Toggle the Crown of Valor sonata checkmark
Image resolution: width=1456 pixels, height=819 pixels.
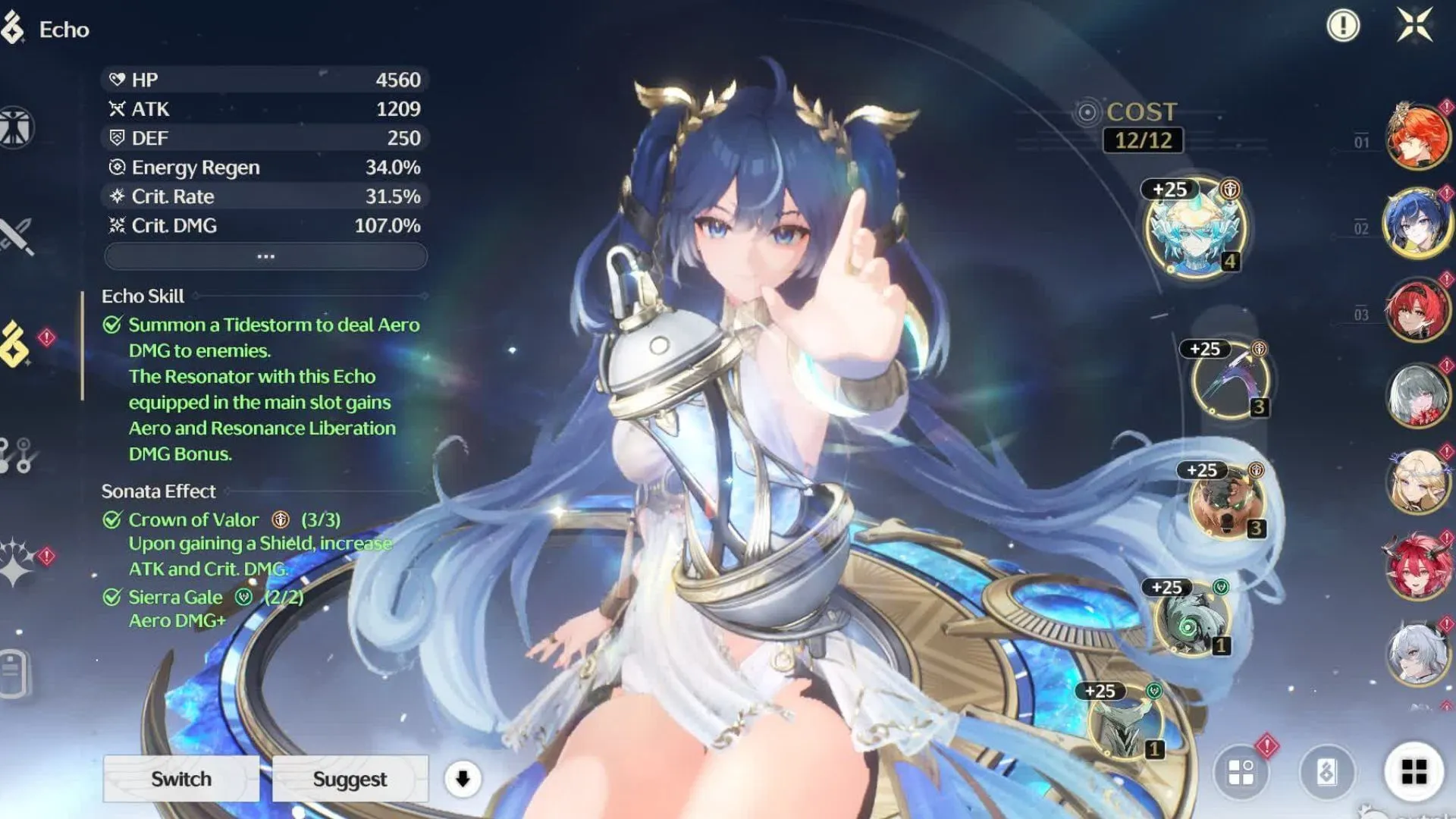pyautogui.click(x=112, y=519)
